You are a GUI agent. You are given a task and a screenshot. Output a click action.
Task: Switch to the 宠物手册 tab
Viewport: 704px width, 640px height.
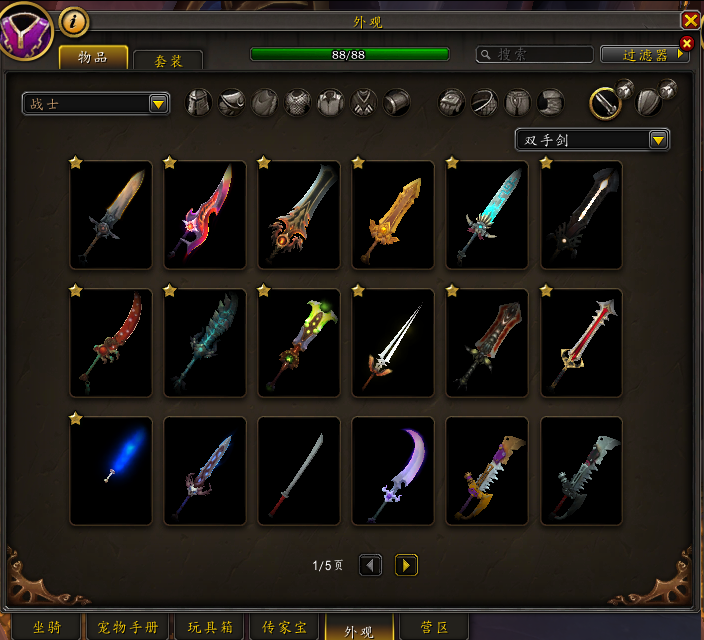click(x=129, y=628)
